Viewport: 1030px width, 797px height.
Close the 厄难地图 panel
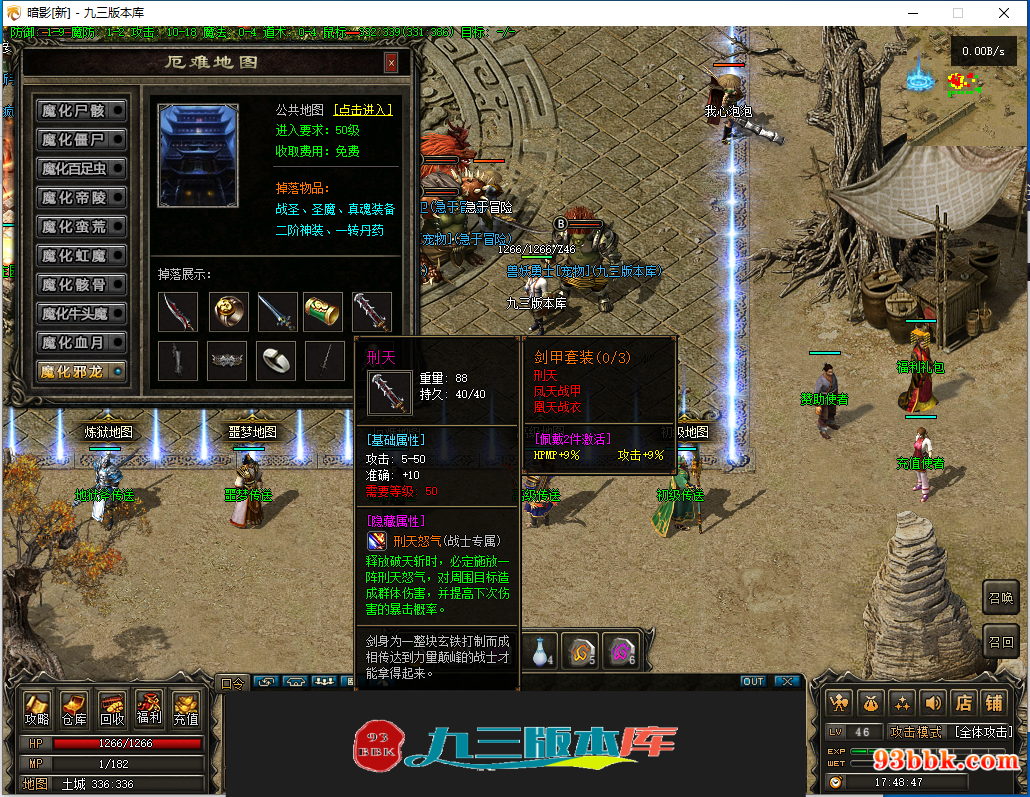tap(391, 62)
